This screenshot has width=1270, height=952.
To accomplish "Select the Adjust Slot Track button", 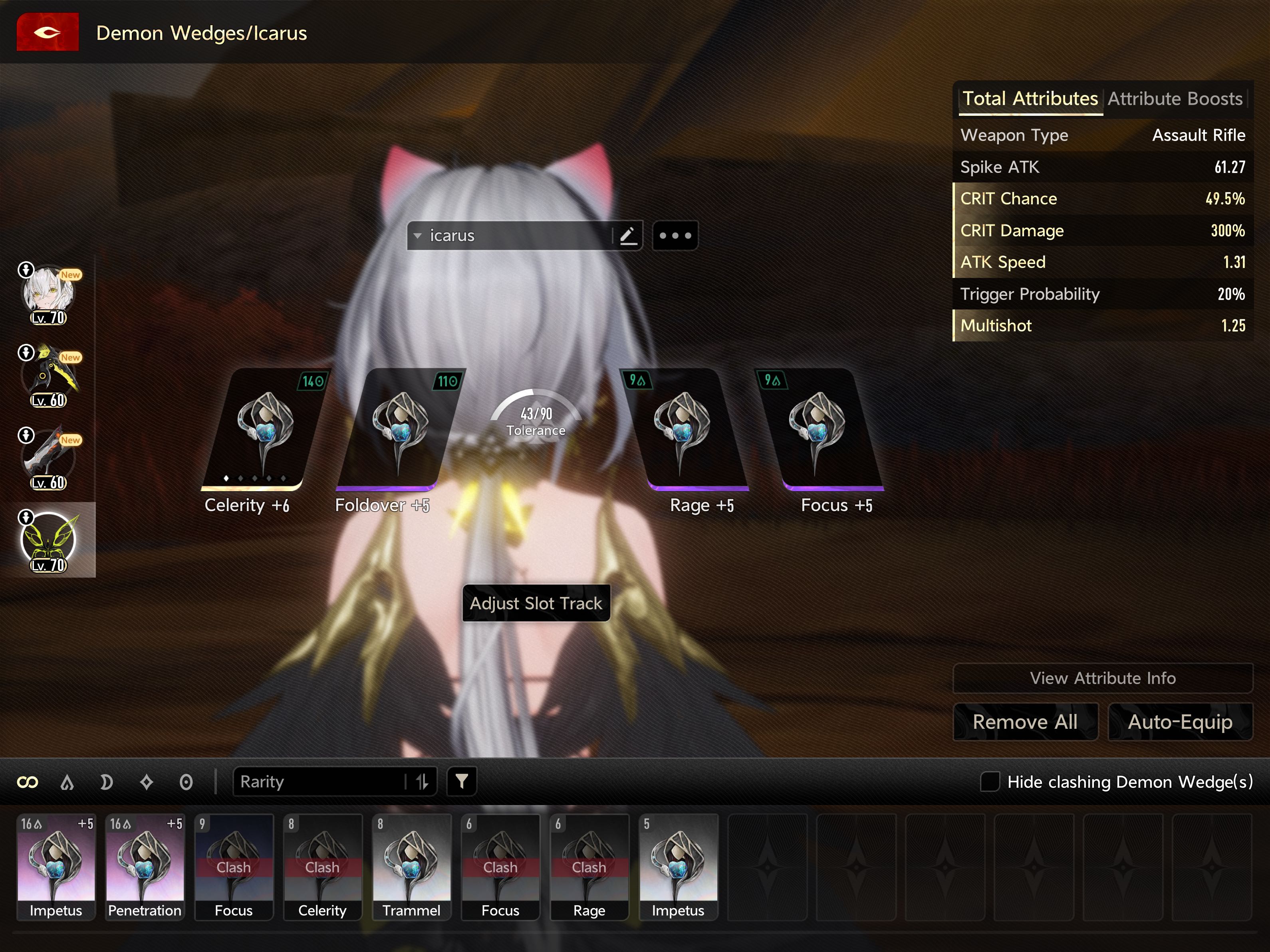I will point(536,603).
